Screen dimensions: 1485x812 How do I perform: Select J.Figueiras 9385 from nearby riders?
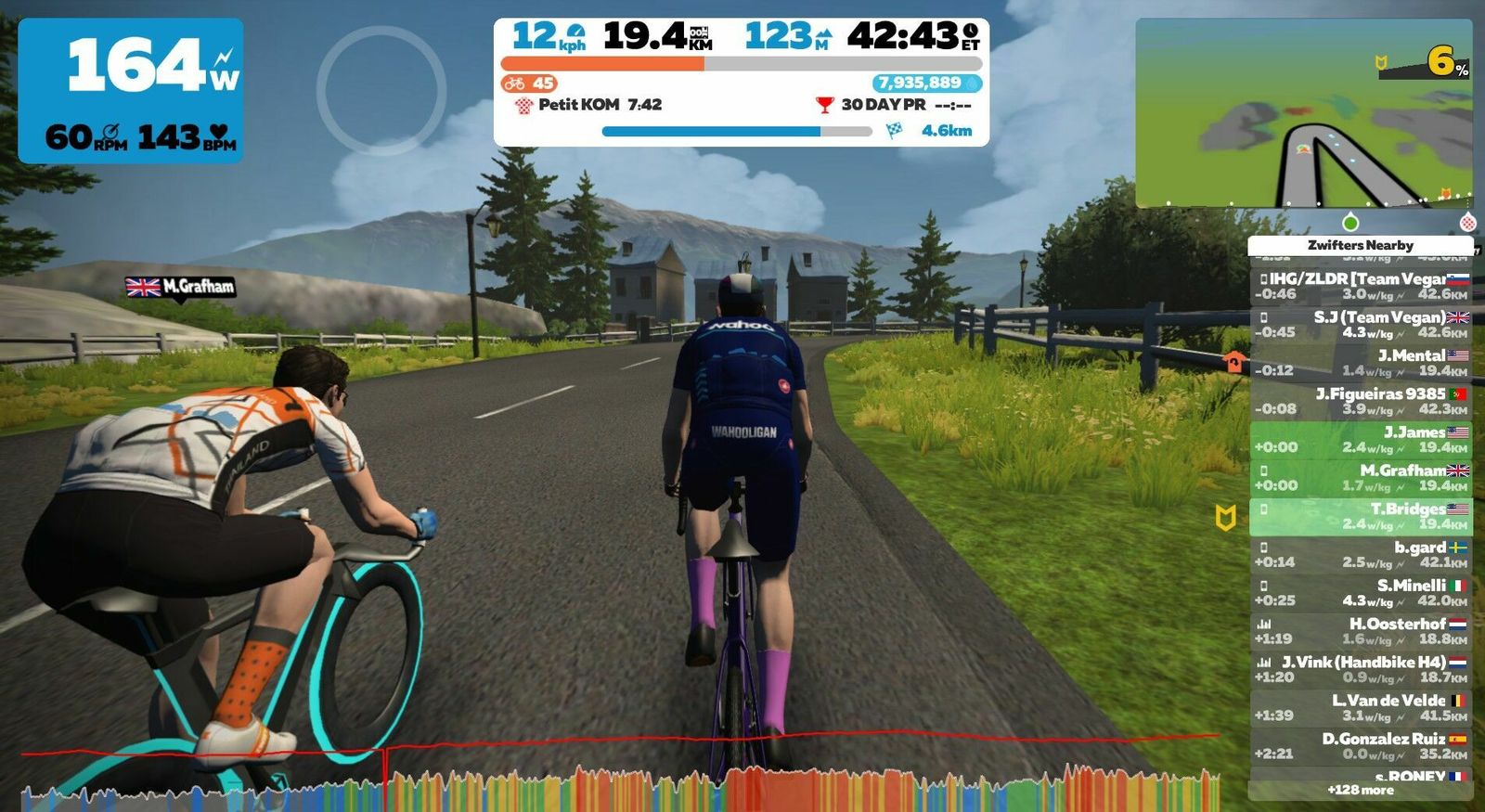click(x=1361, y=401)
